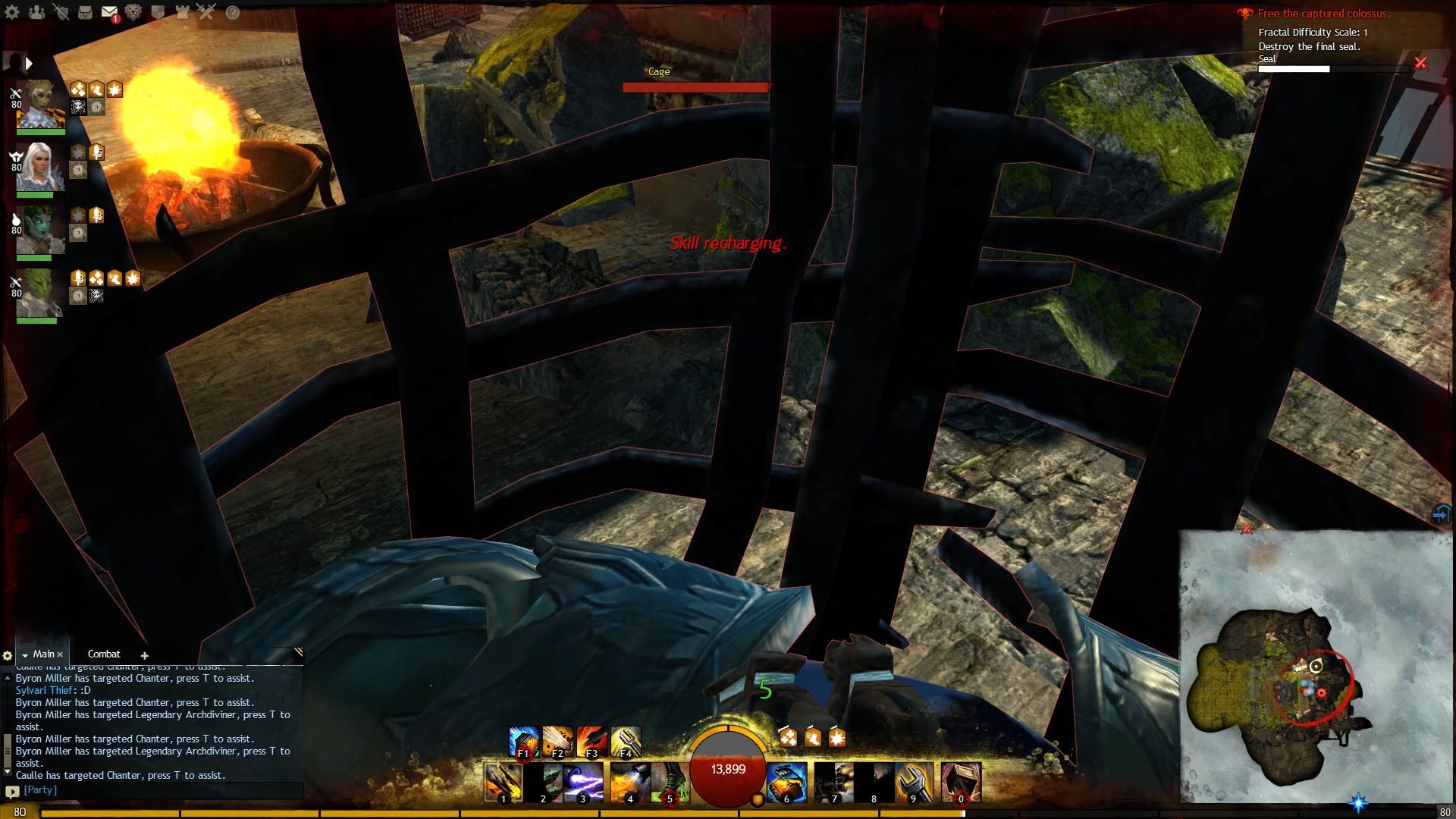Activate the elite crate skill in slot 0
Screen dimensions: 1456x819
[x=961, y=781]
